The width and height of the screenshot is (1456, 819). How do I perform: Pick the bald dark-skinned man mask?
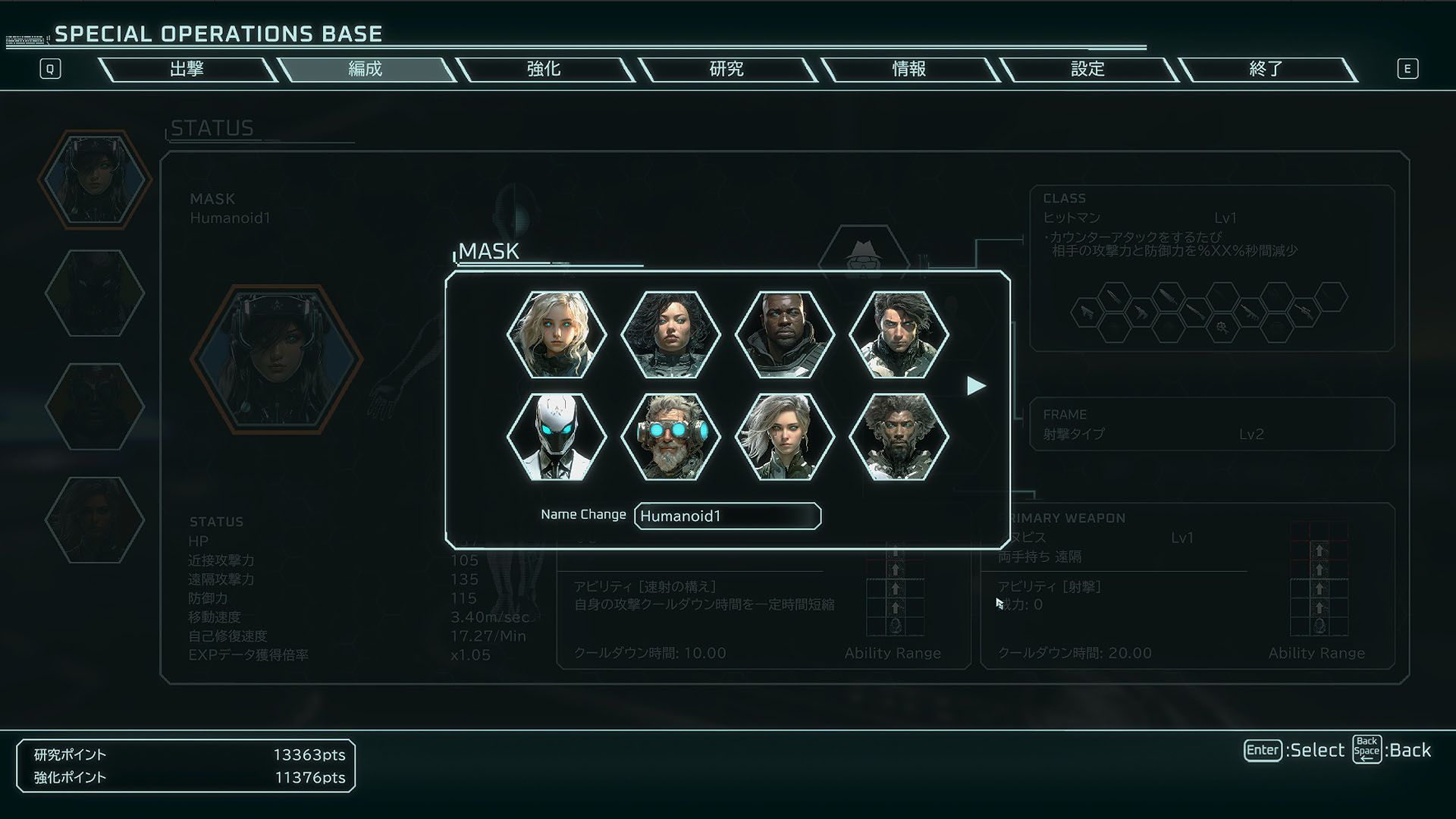click(785, 334)
